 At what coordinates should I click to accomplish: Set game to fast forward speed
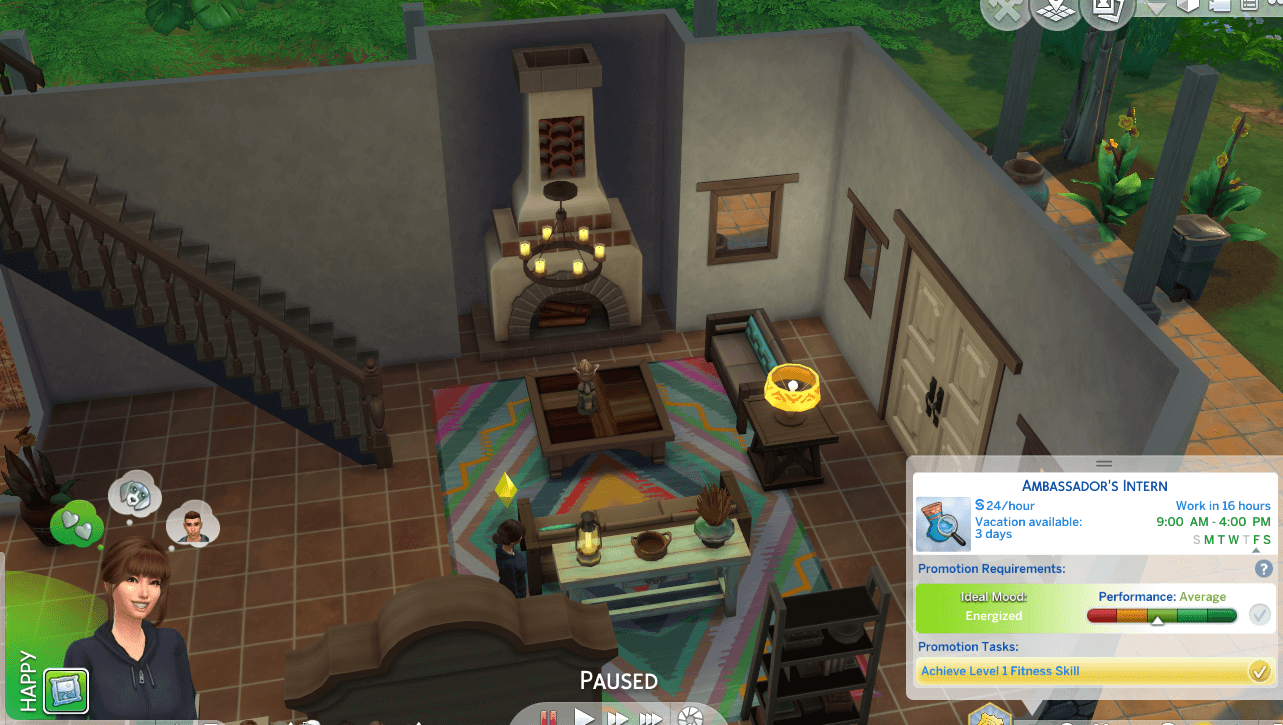tap(618, 717)
